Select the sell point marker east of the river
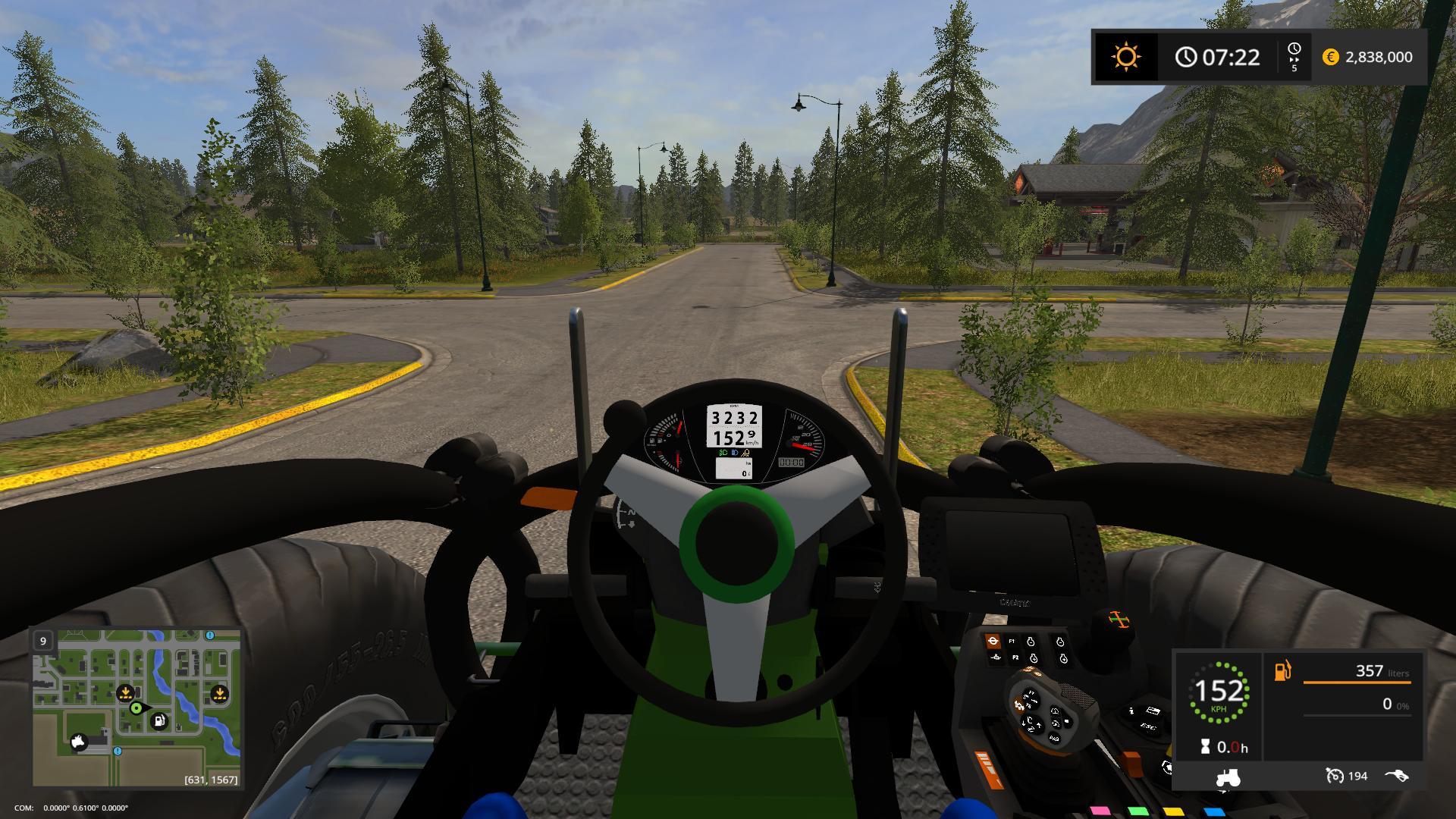The width and height of the screenshot is (1456, 819). click(219, 692)
